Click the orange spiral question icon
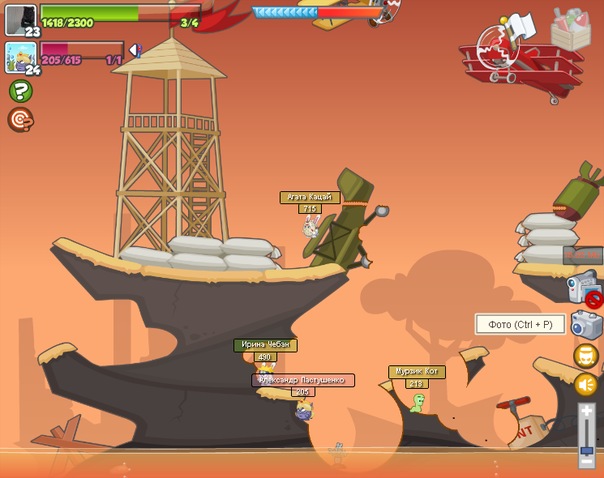Screen dimensions: 604x478 (19, 120)
